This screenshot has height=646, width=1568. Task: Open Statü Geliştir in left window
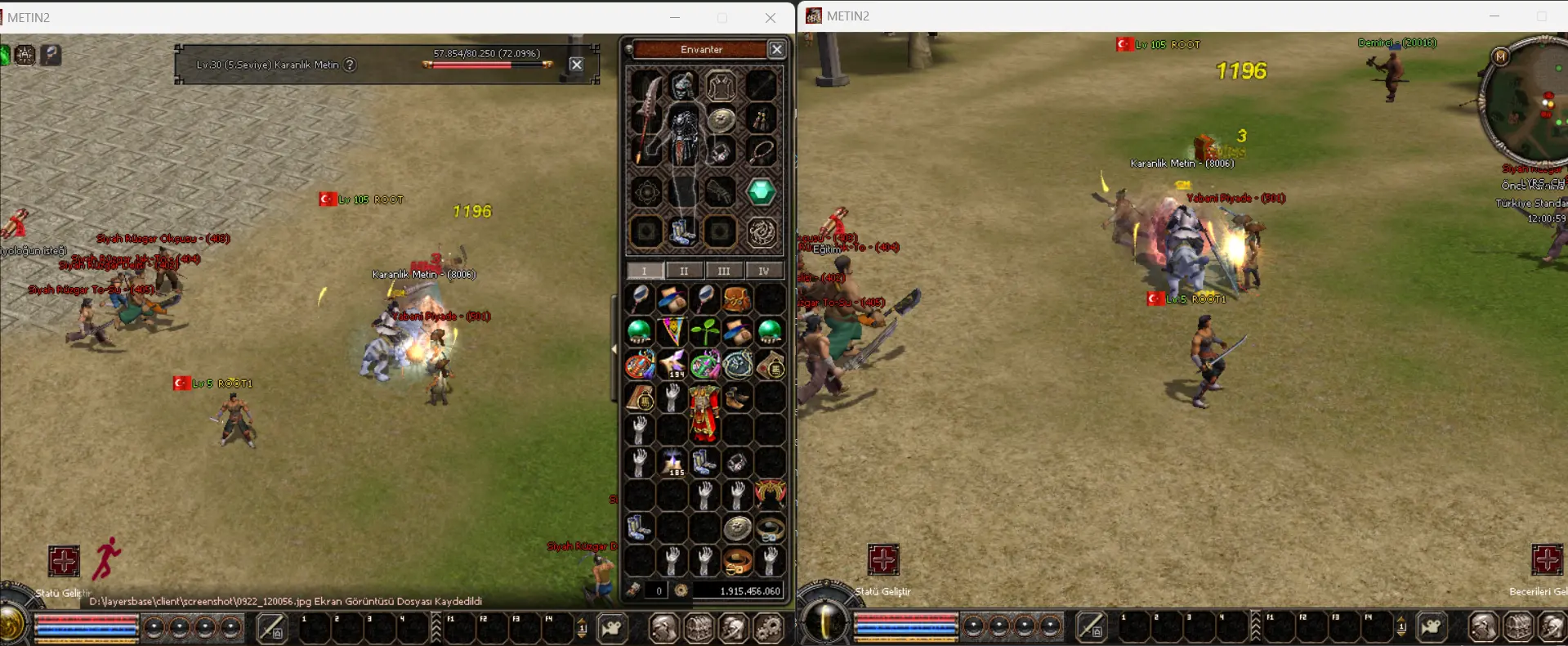pyautogui.click(x=64, y=561)
